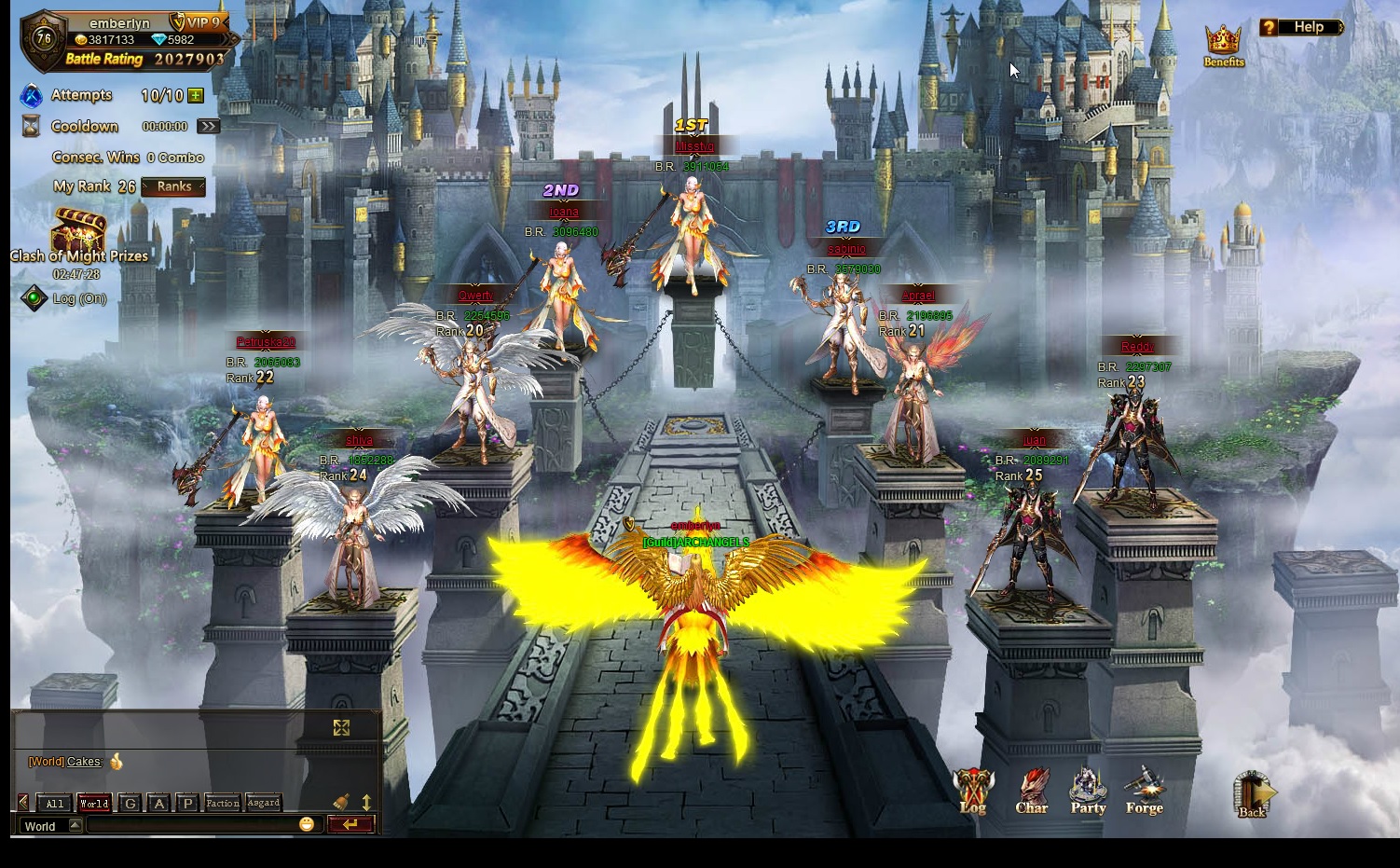1400x868 pixels.
Task: Open the VIP 9 badge
Action: (x=199, y=22)
